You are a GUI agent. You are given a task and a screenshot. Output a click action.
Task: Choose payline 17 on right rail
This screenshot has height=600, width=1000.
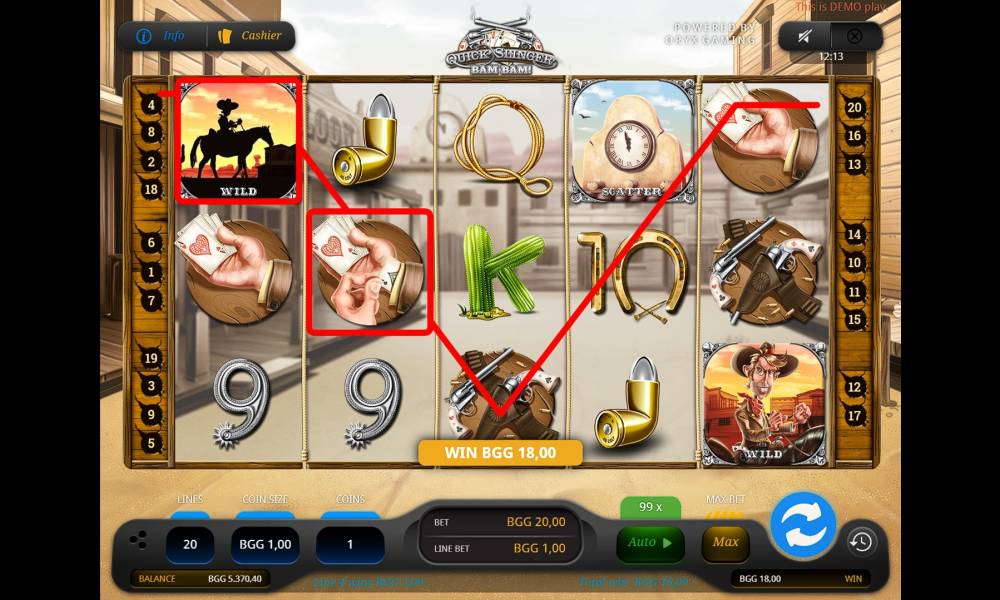[854, 415]
